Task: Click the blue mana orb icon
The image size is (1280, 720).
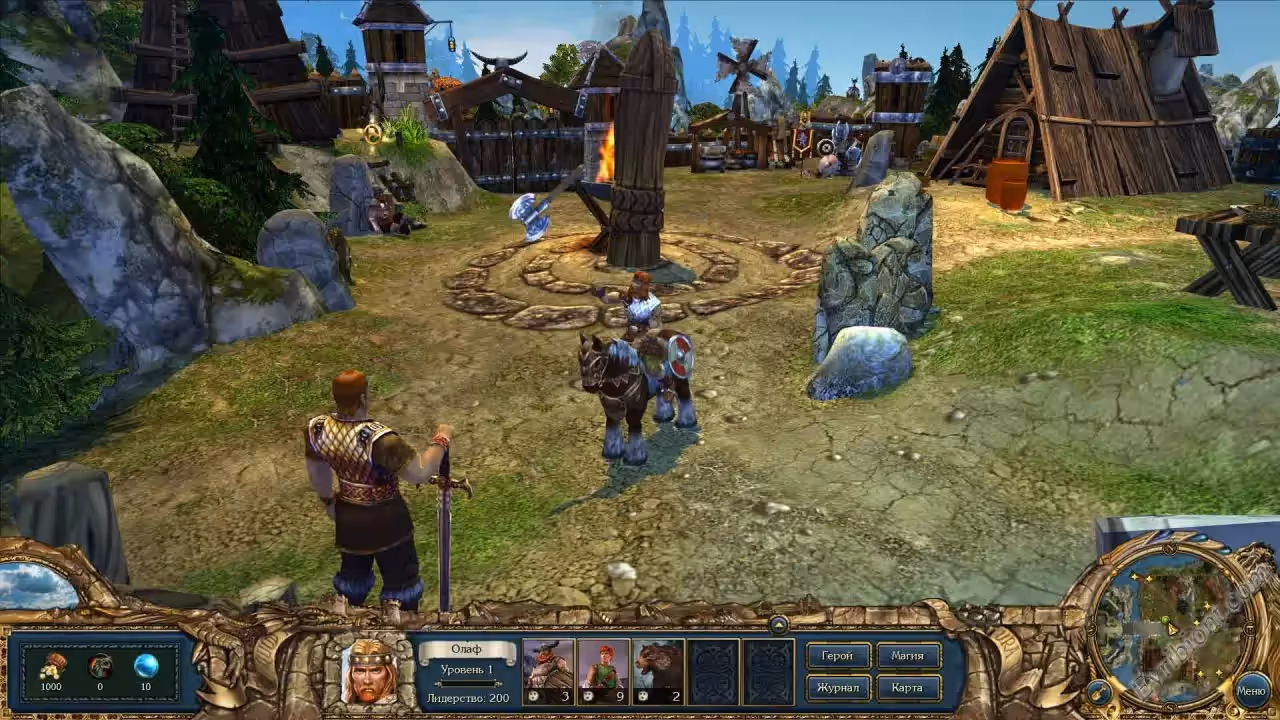Action: (146, 665)
